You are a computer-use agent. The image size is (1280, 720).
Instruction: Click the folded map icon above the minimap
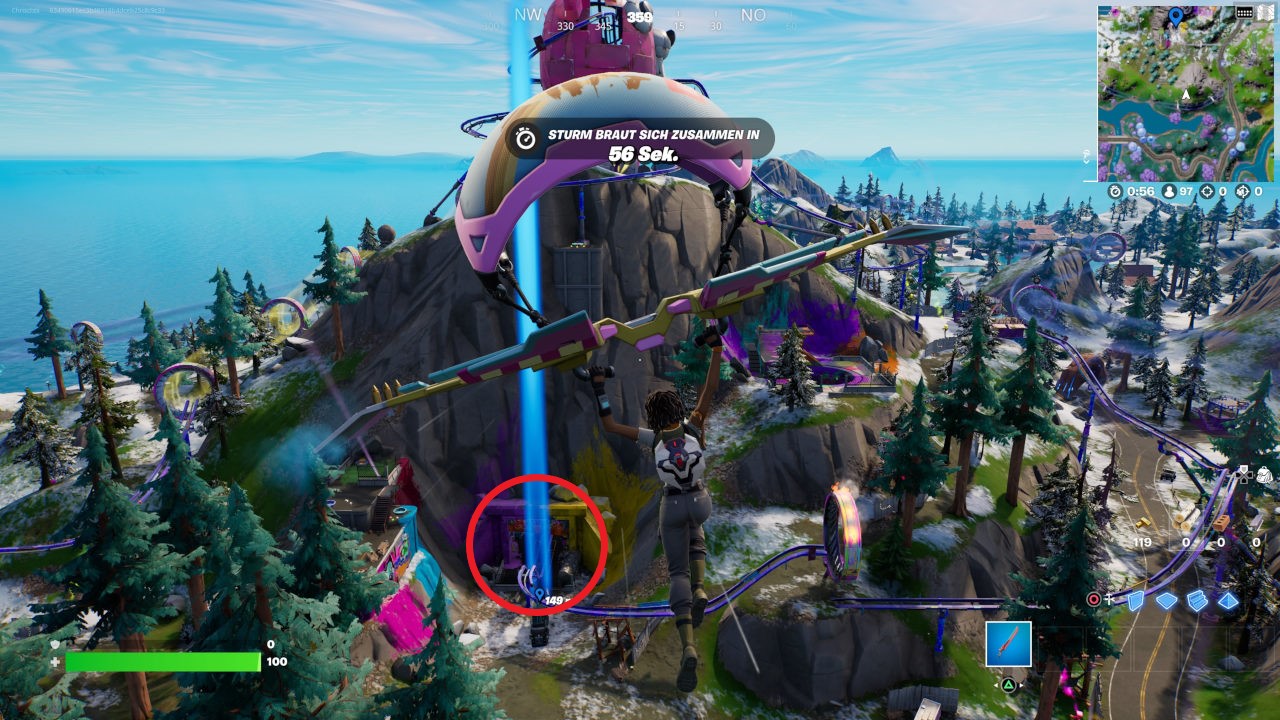pos(1267,12)
